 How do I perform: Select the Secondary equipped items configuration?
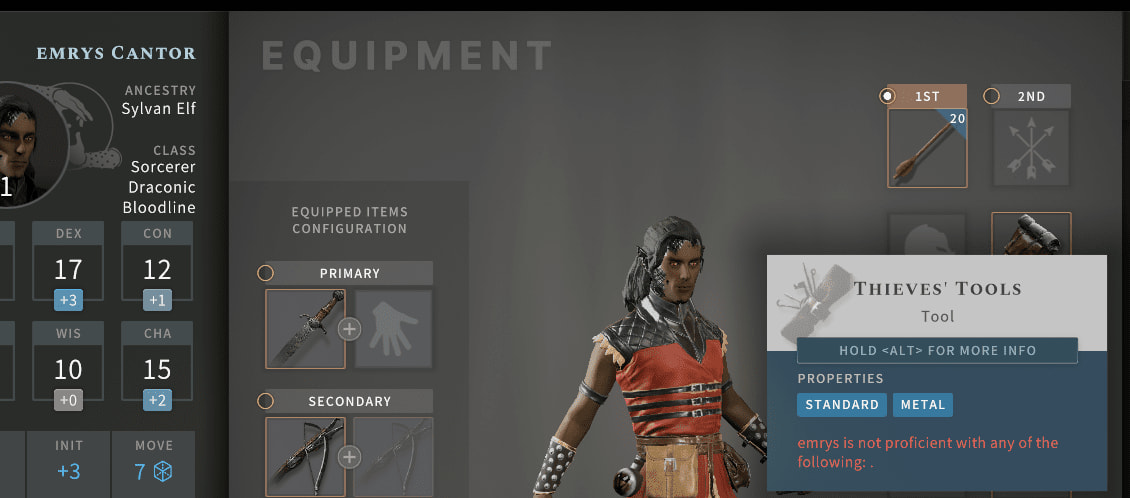point(266,401)
